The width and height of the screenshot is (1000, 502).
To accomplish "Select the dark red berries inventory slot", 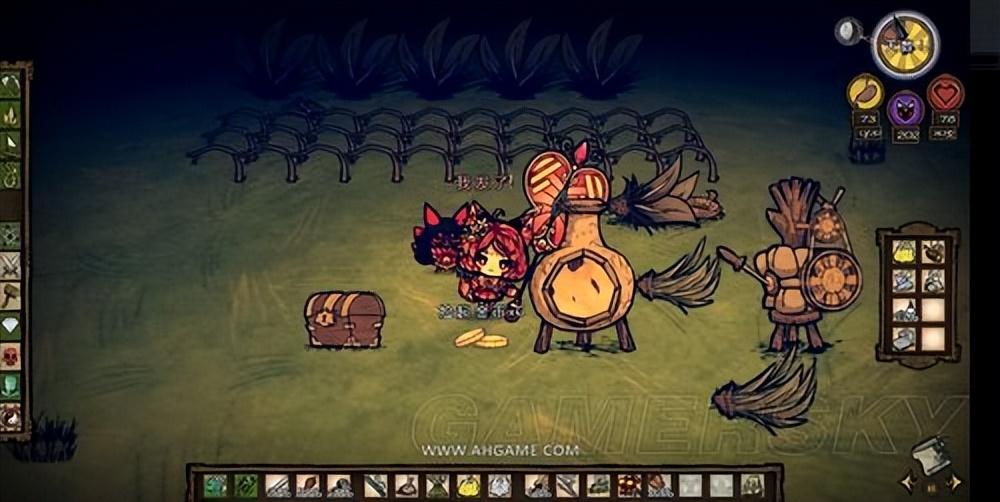I will pos(628,486).
